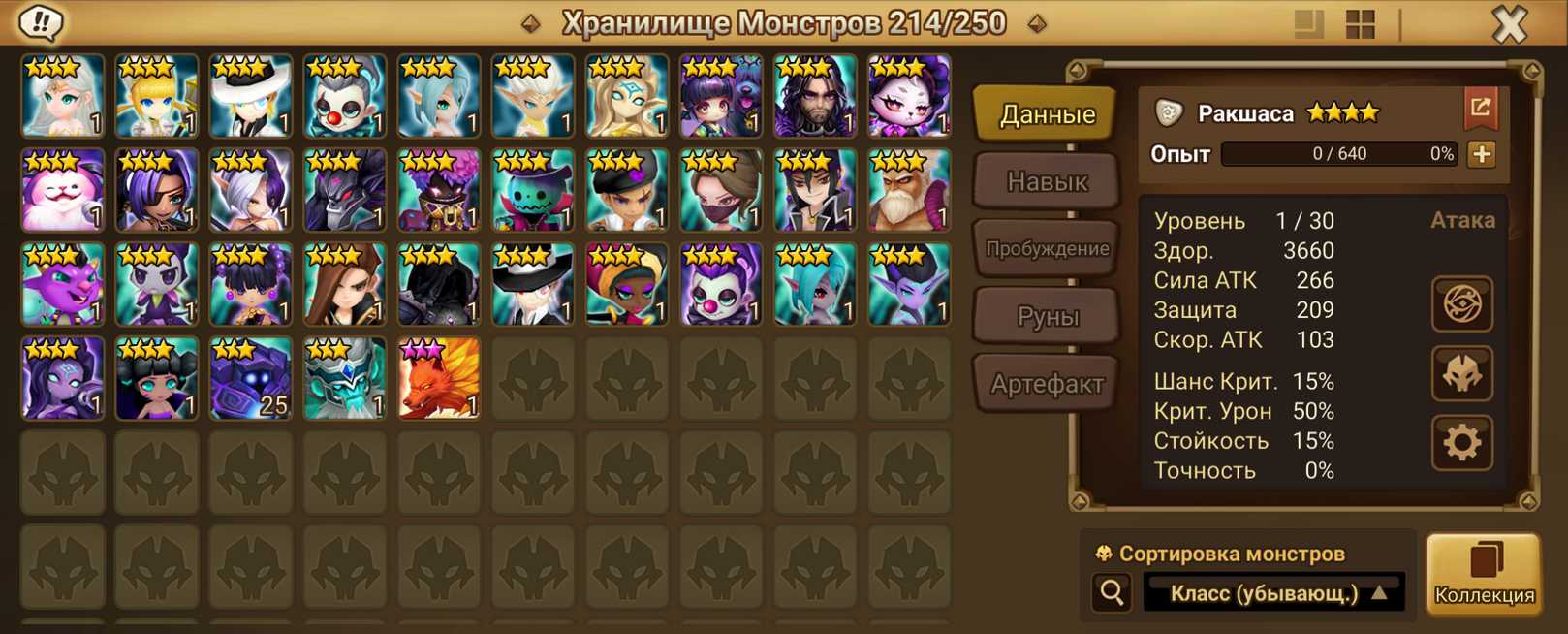Image resolution: width=1568 pixels, height=634 pixels.
Task: Select the level 25 purple golem monster
Action: pyautogui.click(x=251, y=379)
